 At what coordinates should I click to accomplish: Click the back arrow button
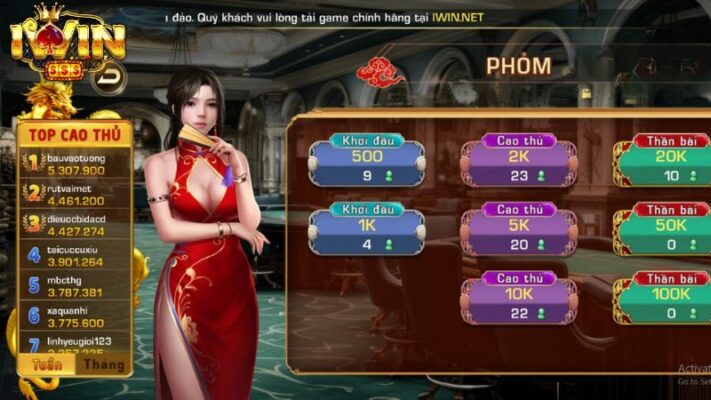[x=109, y=78]
